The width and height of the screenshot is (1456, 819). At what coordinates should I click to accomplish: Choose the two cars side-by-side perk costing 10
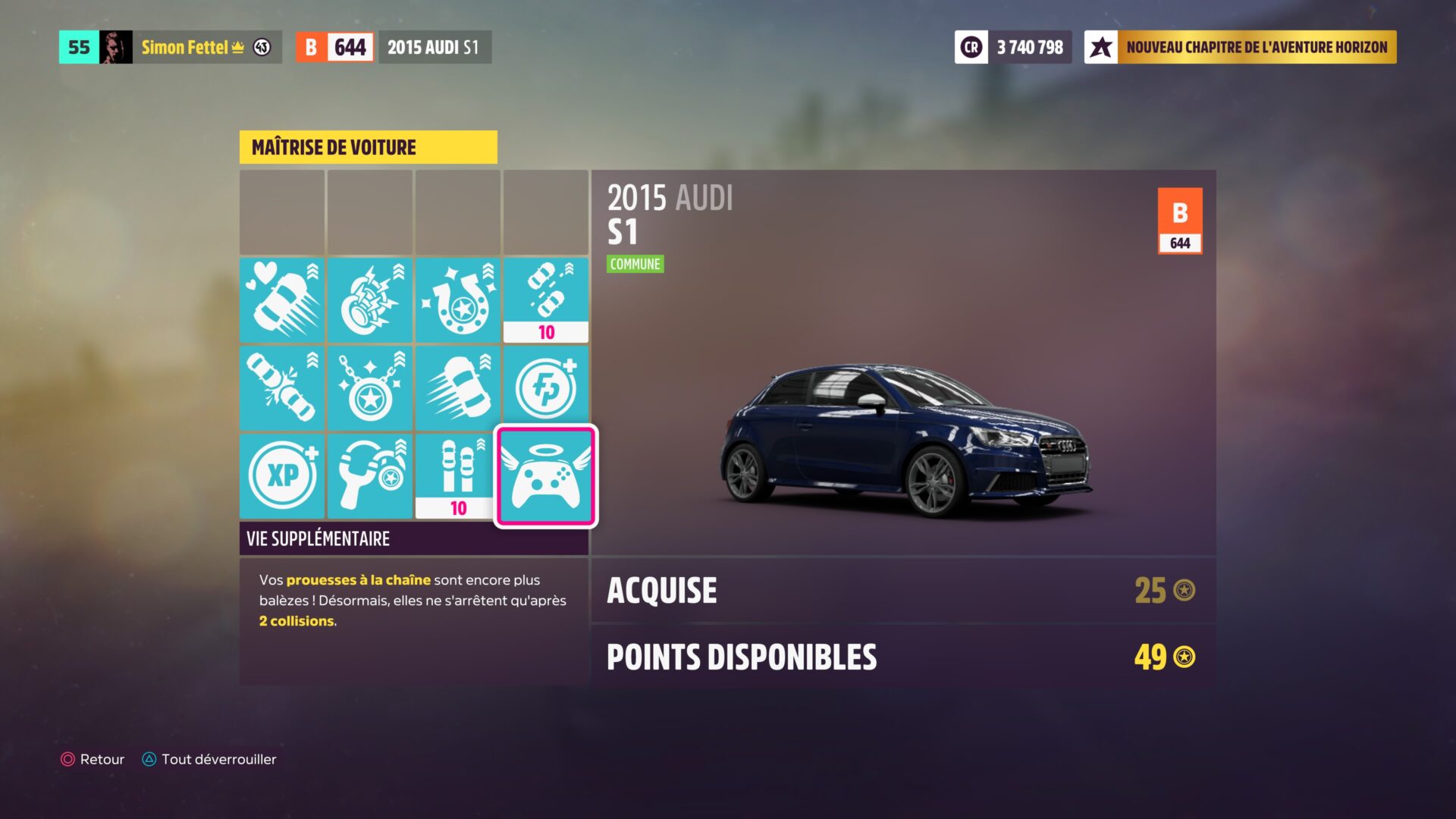(457, 476)
